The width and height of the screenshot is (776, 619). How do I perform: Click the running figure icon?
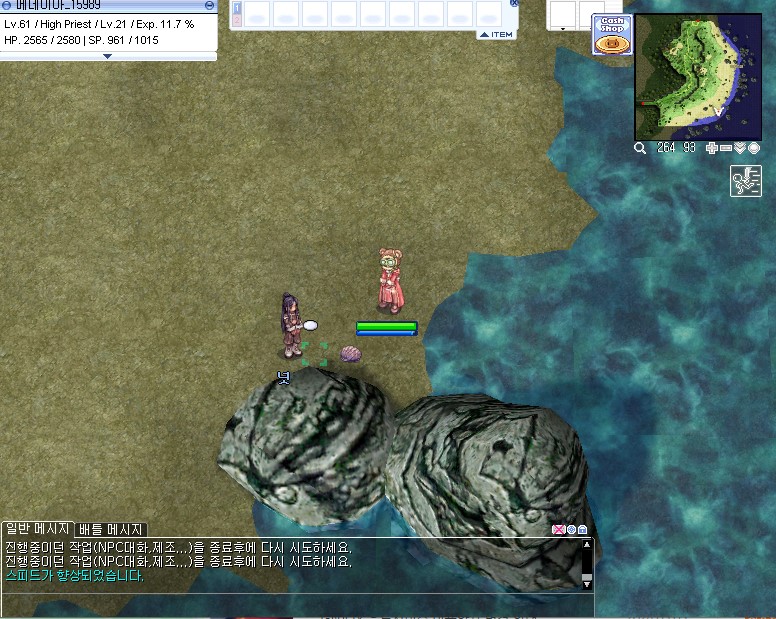[745, 181]
